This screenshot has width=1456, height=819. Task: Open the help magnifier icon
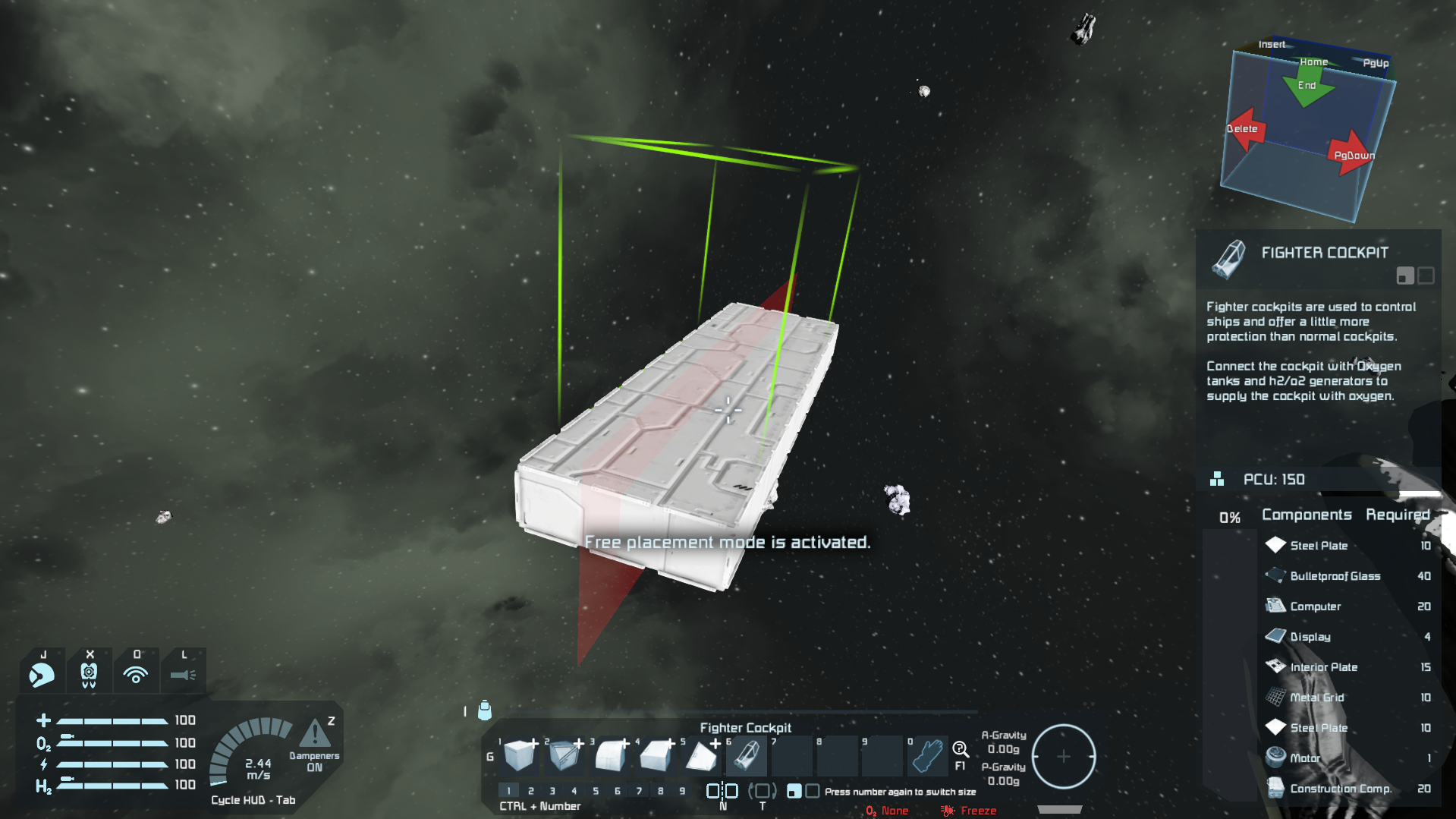tap(960, 750)
